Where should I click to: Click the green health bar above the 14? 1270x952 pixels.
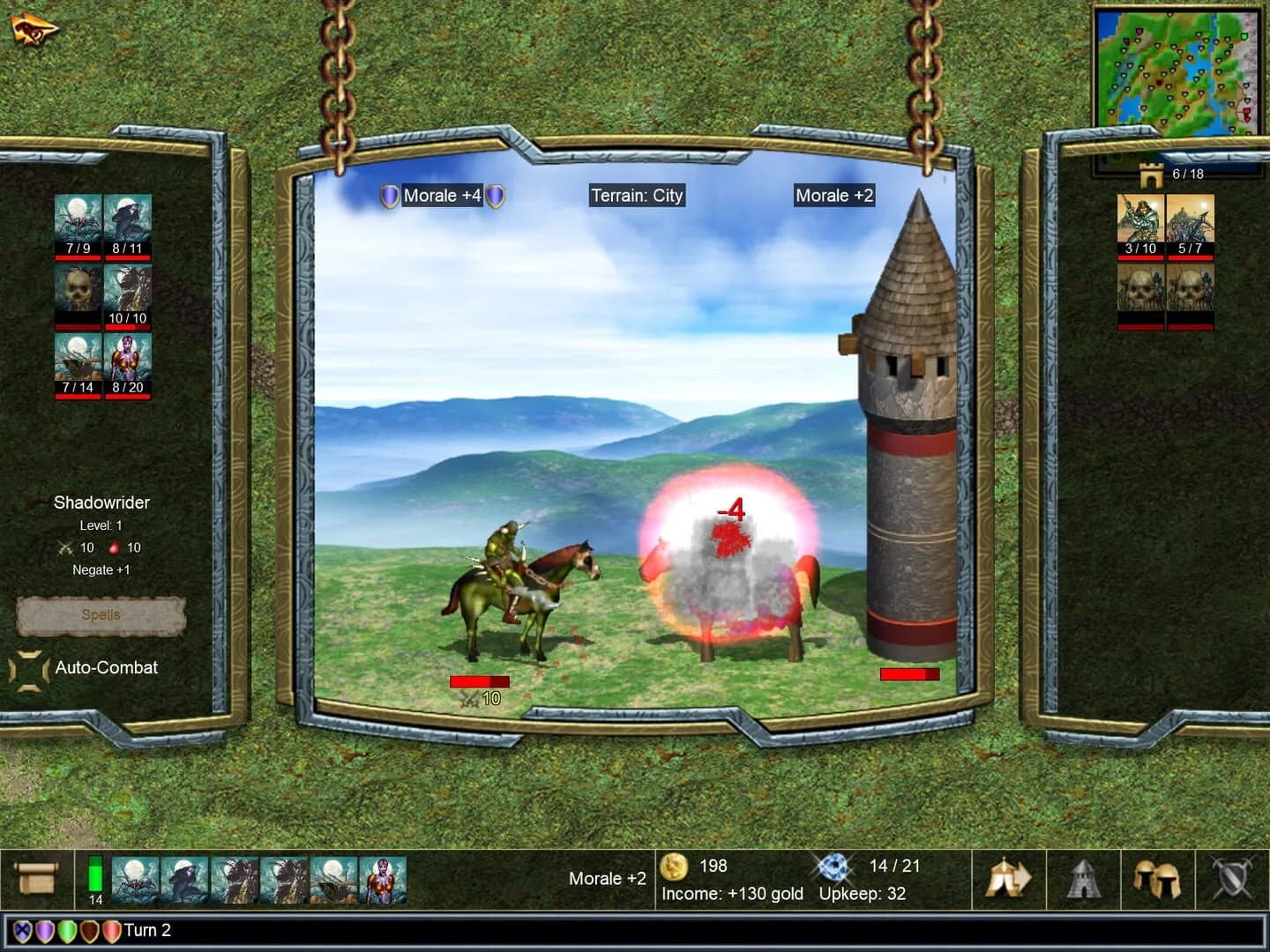click(x=93, y=872)
